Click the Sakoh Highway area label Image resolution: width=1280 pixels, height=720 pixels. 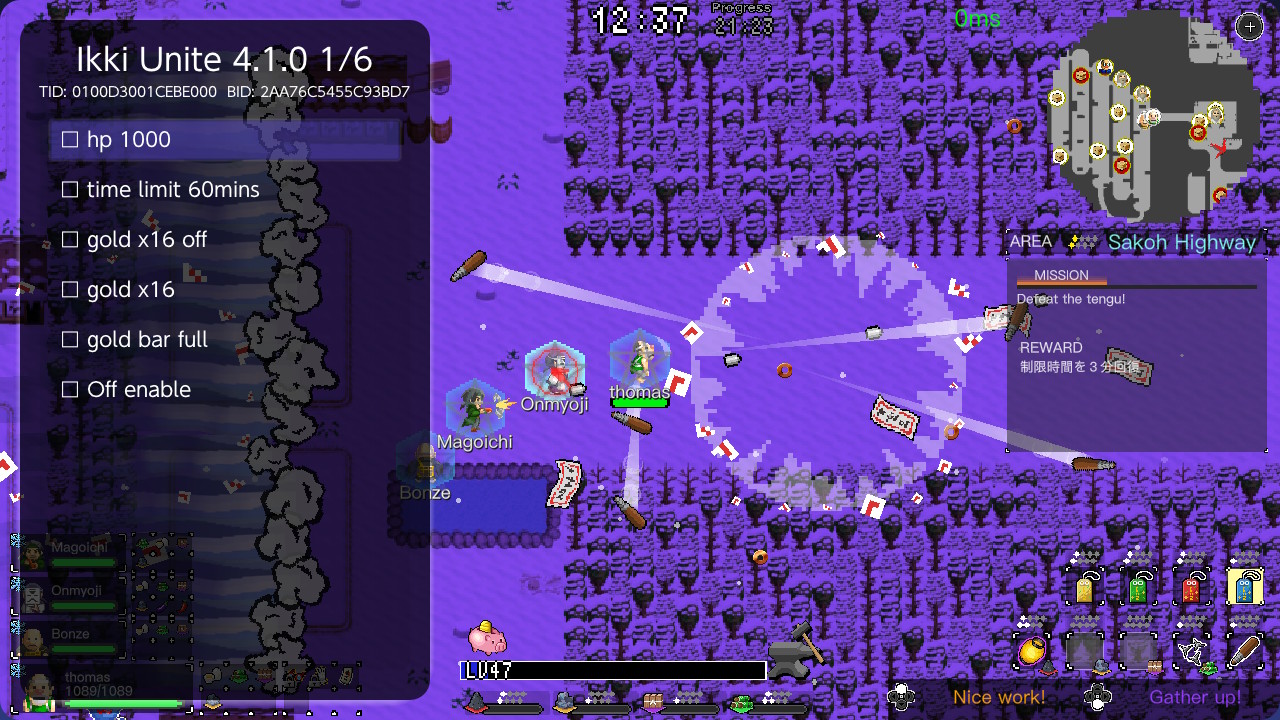point(1182,242)
